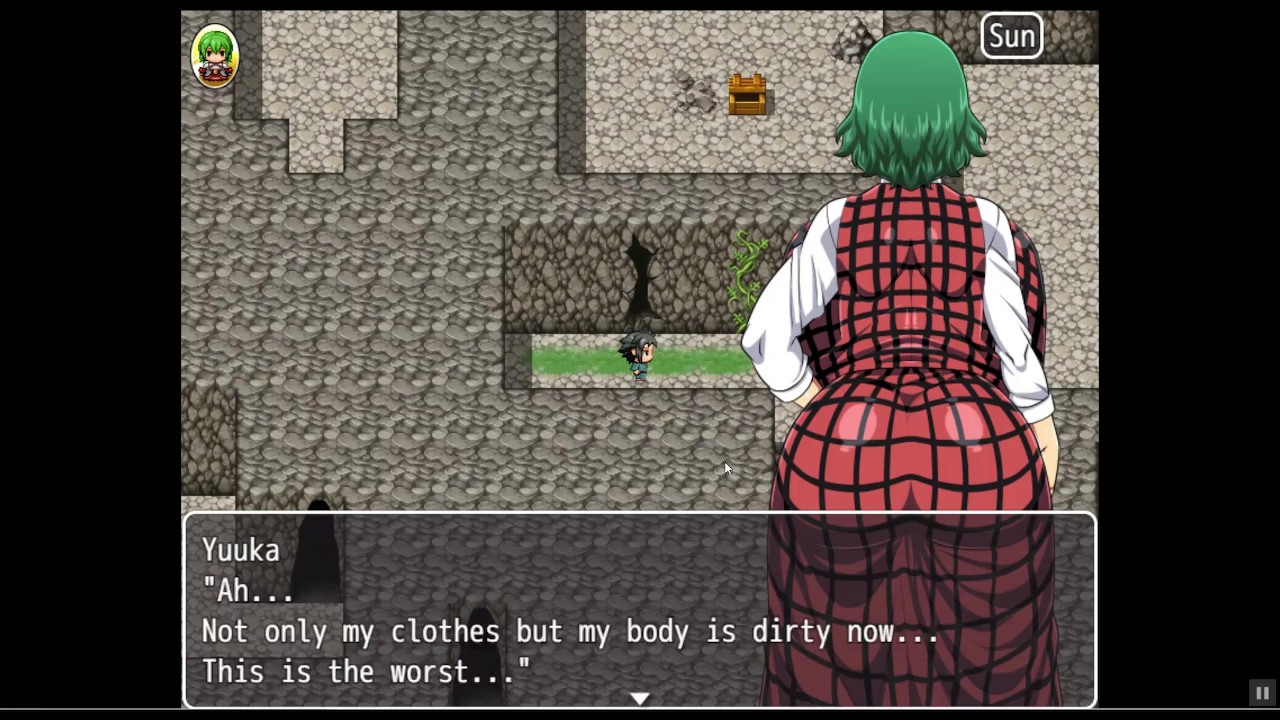
Task: Toggle the Sun time-of-day indicator
Action: tap(1012, 36)
